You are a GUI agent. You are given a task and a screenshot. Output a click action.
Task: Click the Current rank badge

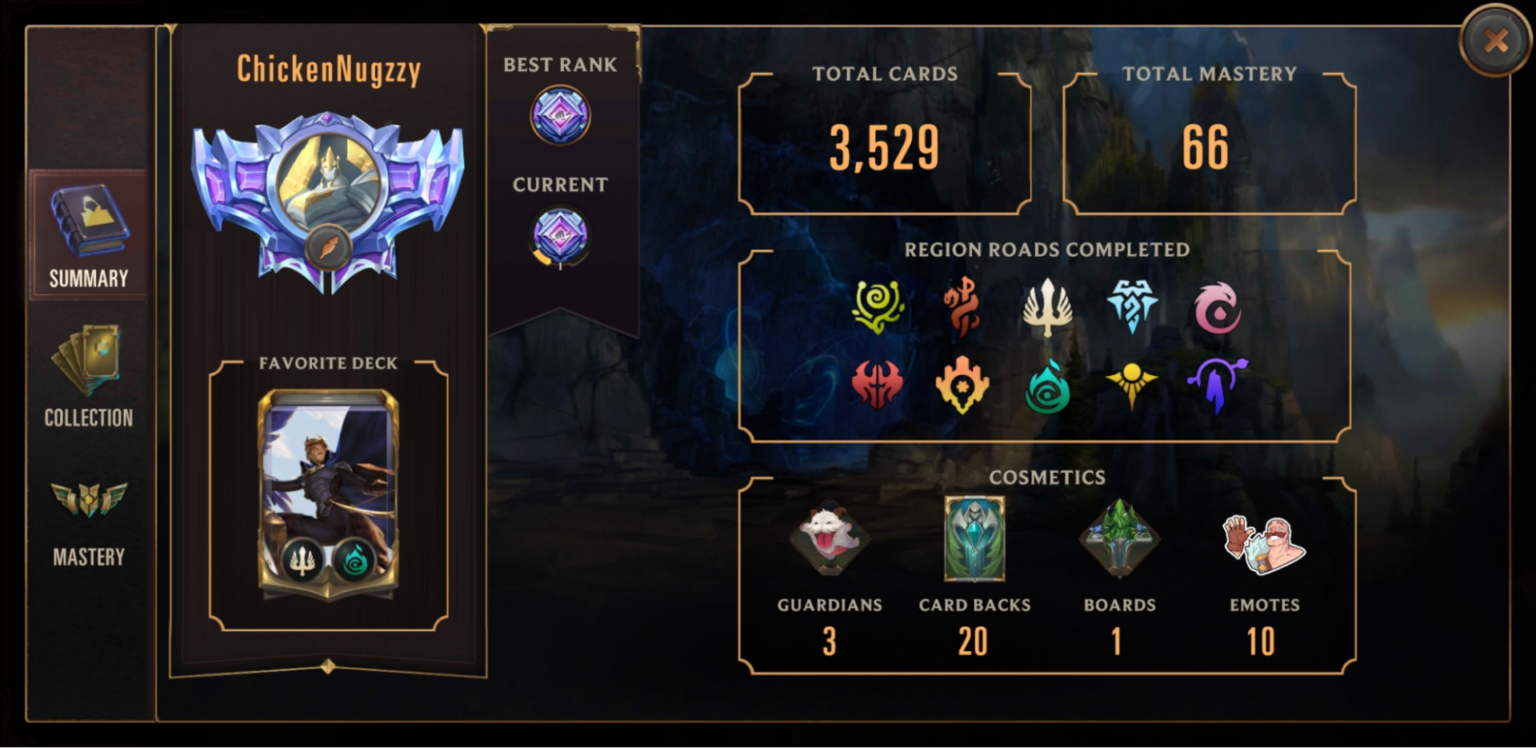pyautogui.click(x=560, y=236)
